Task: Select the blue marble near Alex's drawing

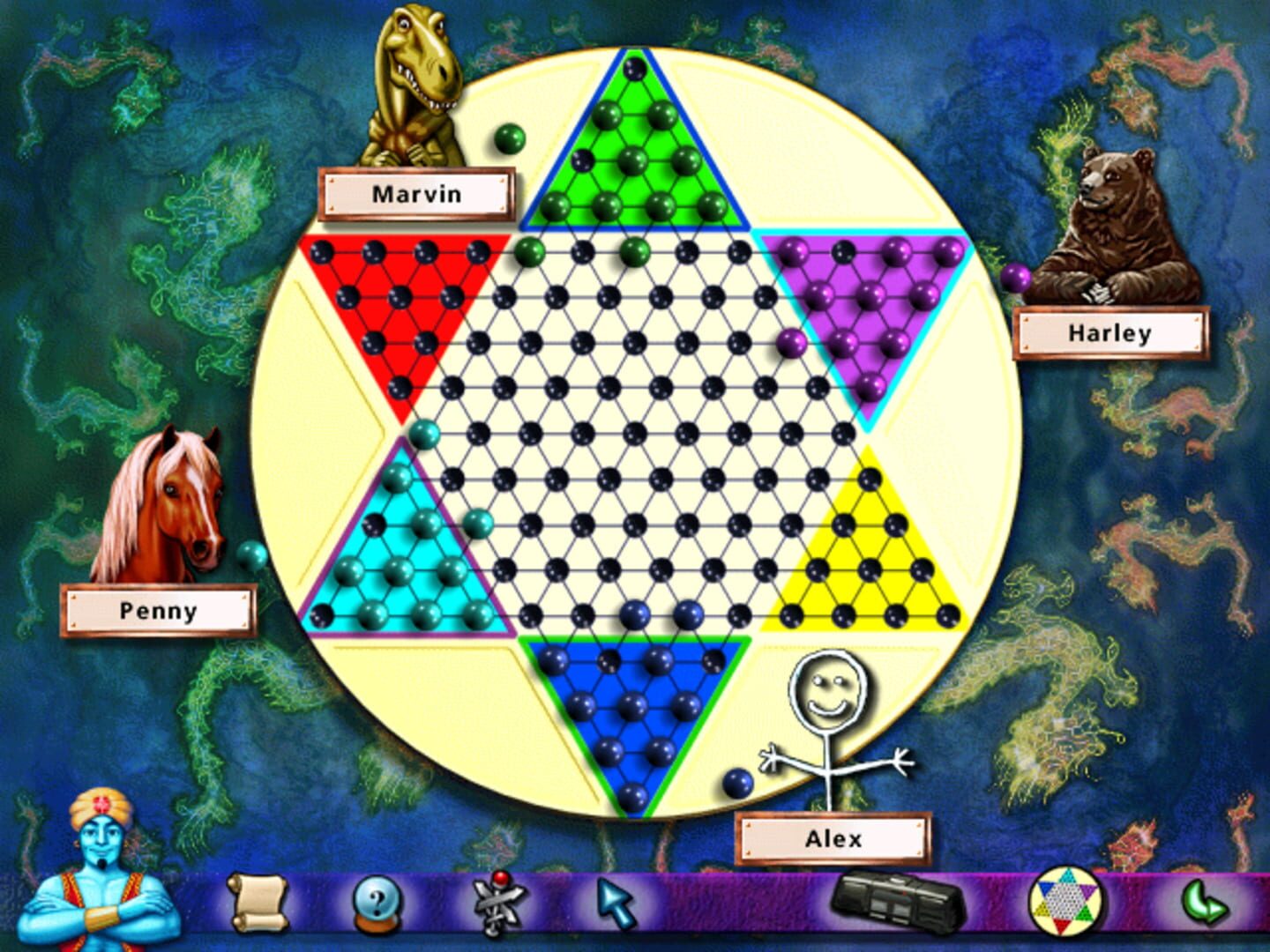Action: click(737, 781)
